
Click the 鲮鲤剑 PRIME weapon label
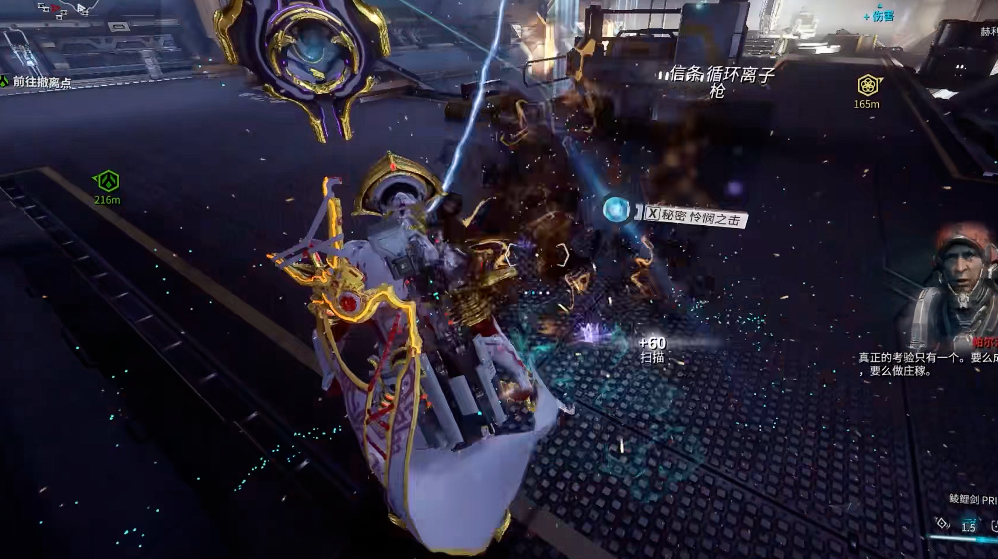(x=972, y=498)
